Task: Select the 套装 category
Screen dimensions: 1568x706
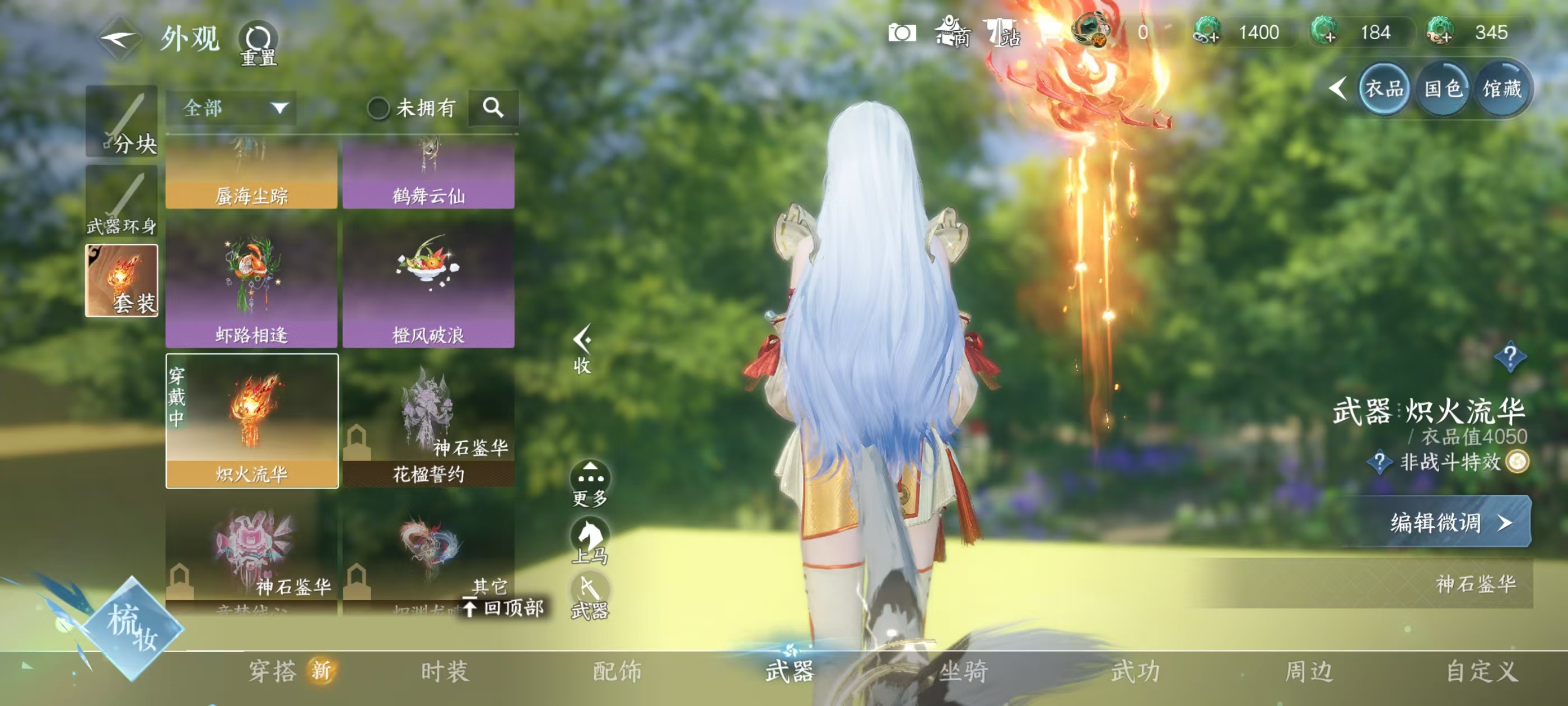Action: [x=122, y=281]
